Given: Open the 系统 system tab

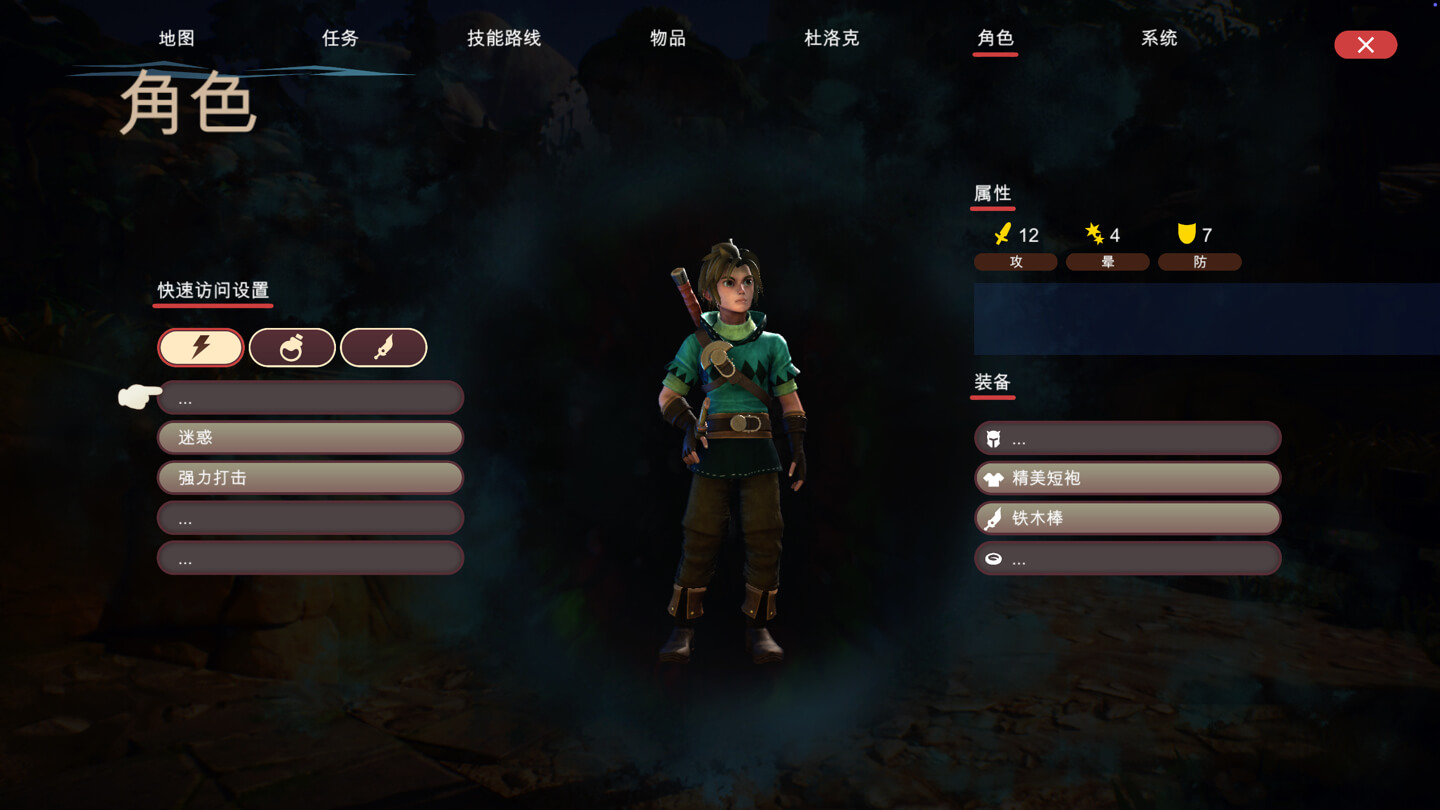Looking at the screenshot, I should [x=1159, y=38].
